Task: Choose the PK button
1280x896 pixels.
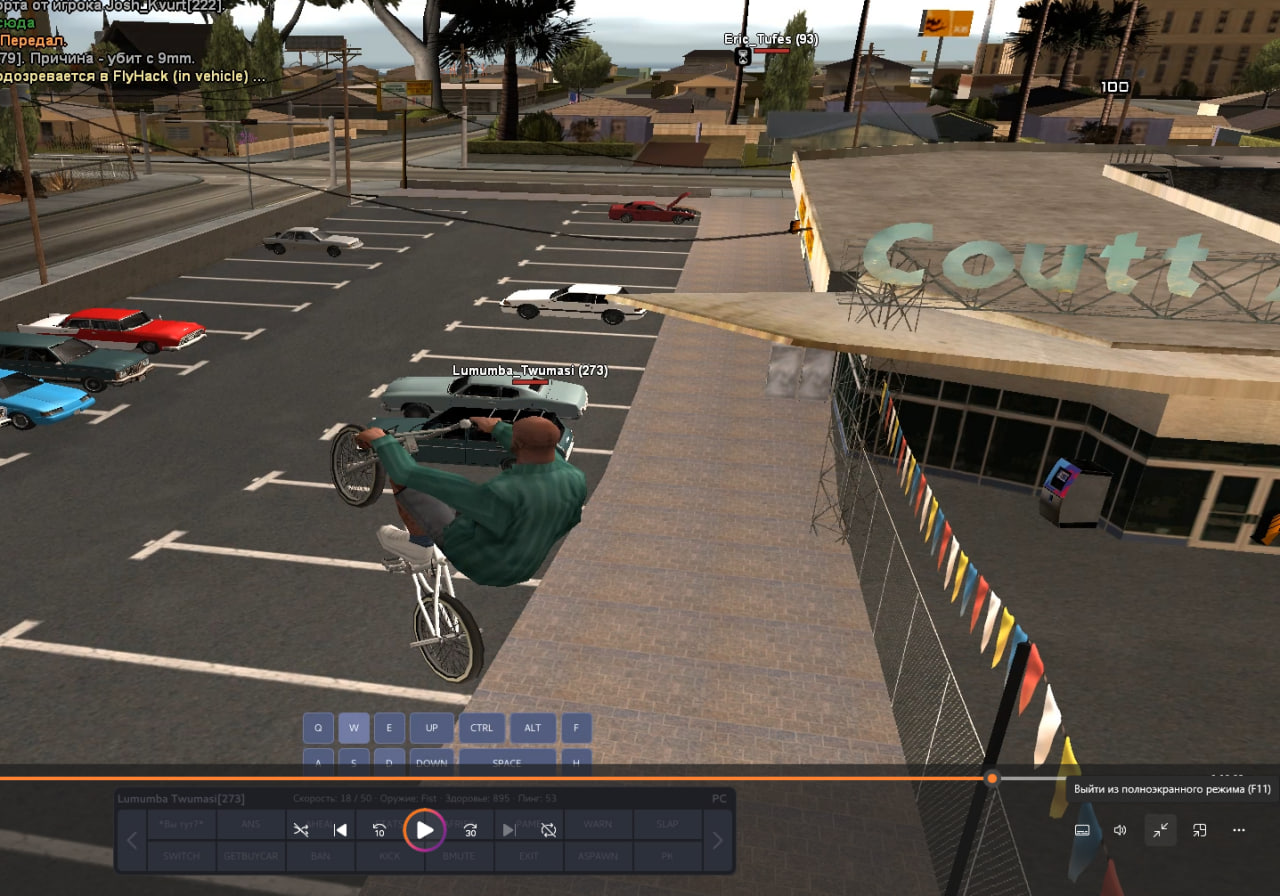Action: click(x=667, y=856)
